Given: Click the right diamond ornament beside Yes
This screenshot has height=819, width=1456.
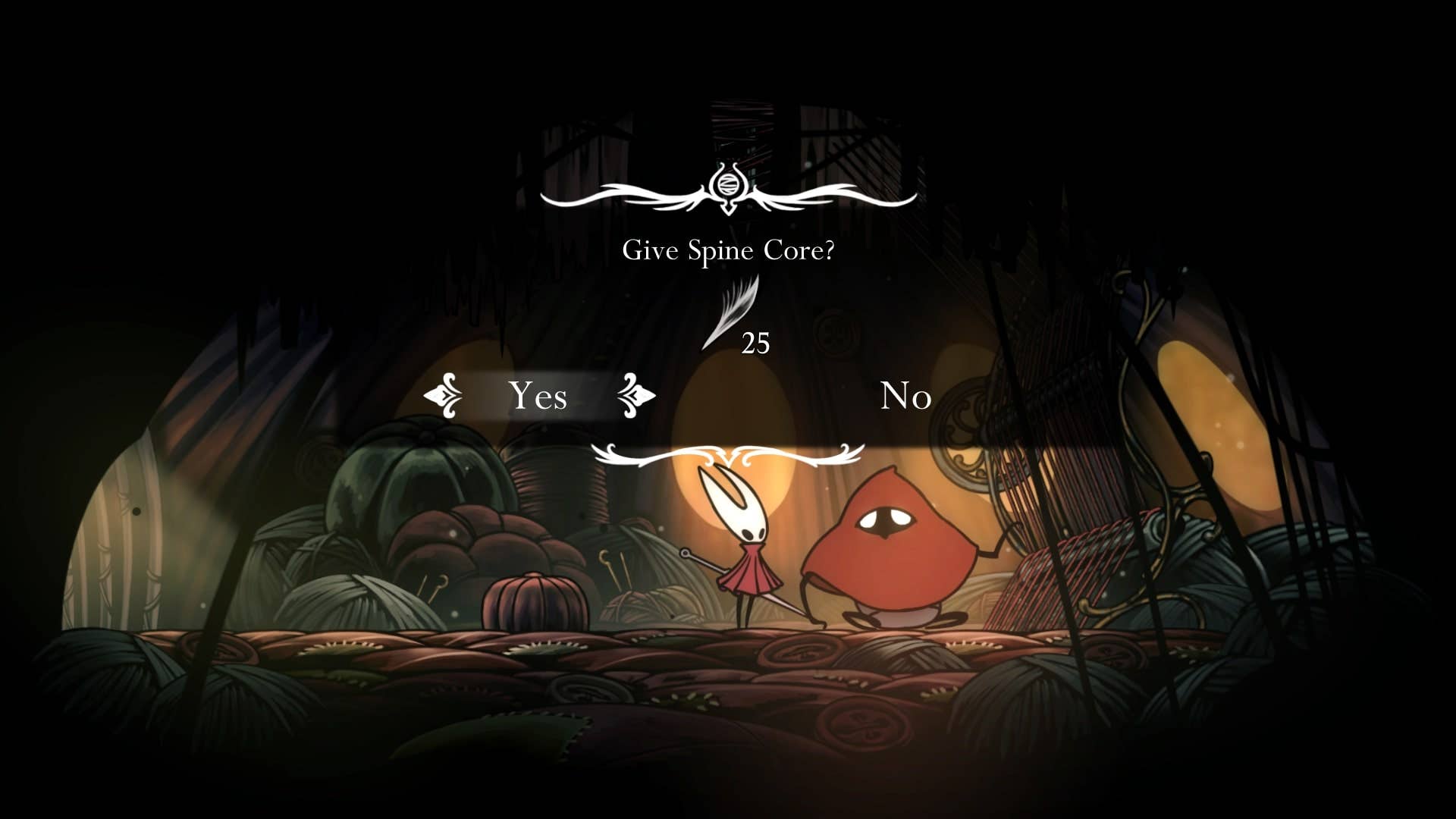Looking at the screenshot, I should [635, 395].
